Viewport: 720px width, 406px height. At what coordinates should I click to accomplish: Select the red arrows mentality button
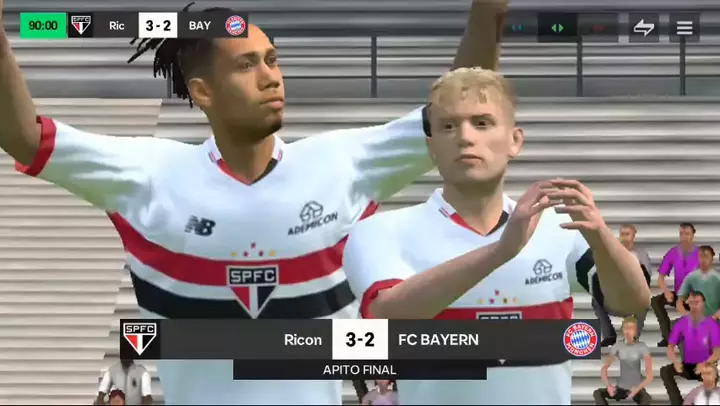pos(598,27)
